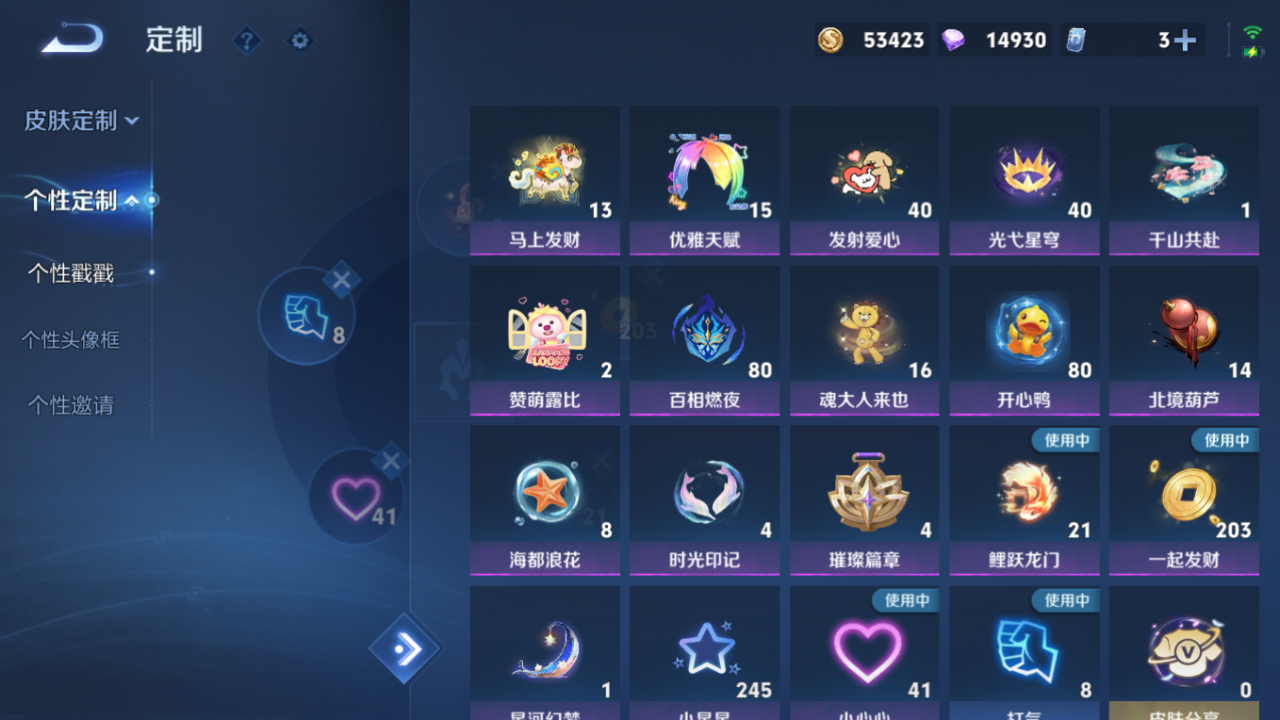Click the 百相燃夜 emblem sticker
Image resolution: width=1280 pixels, height=720 pixels.
[704, 340]
